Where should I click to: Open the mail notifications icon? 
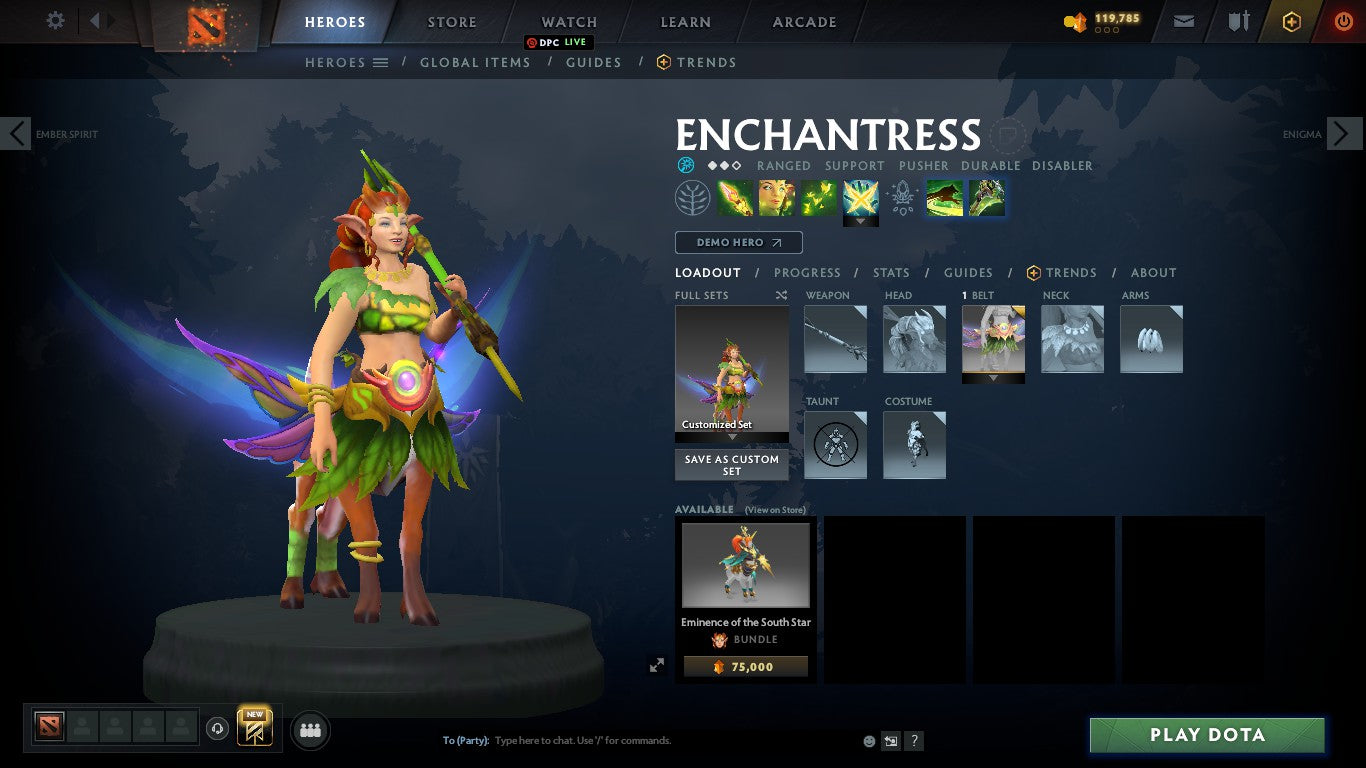click(x=1183, y=20)
